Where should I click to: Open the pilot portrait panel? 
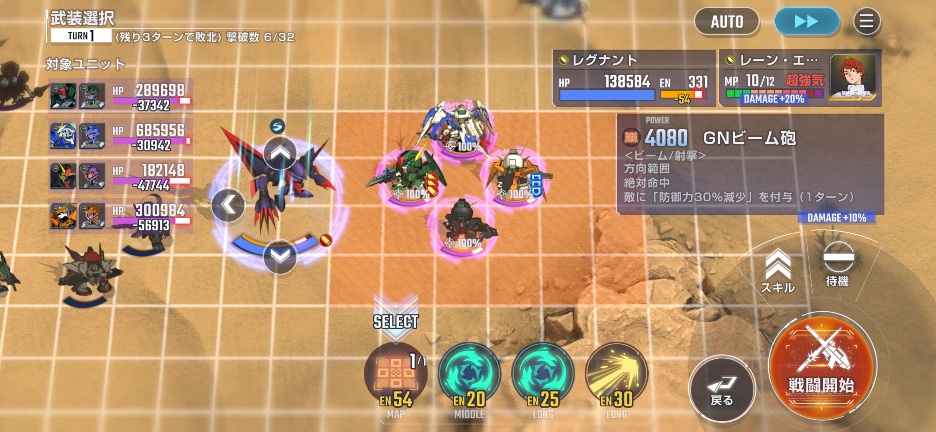pos(854,76)
